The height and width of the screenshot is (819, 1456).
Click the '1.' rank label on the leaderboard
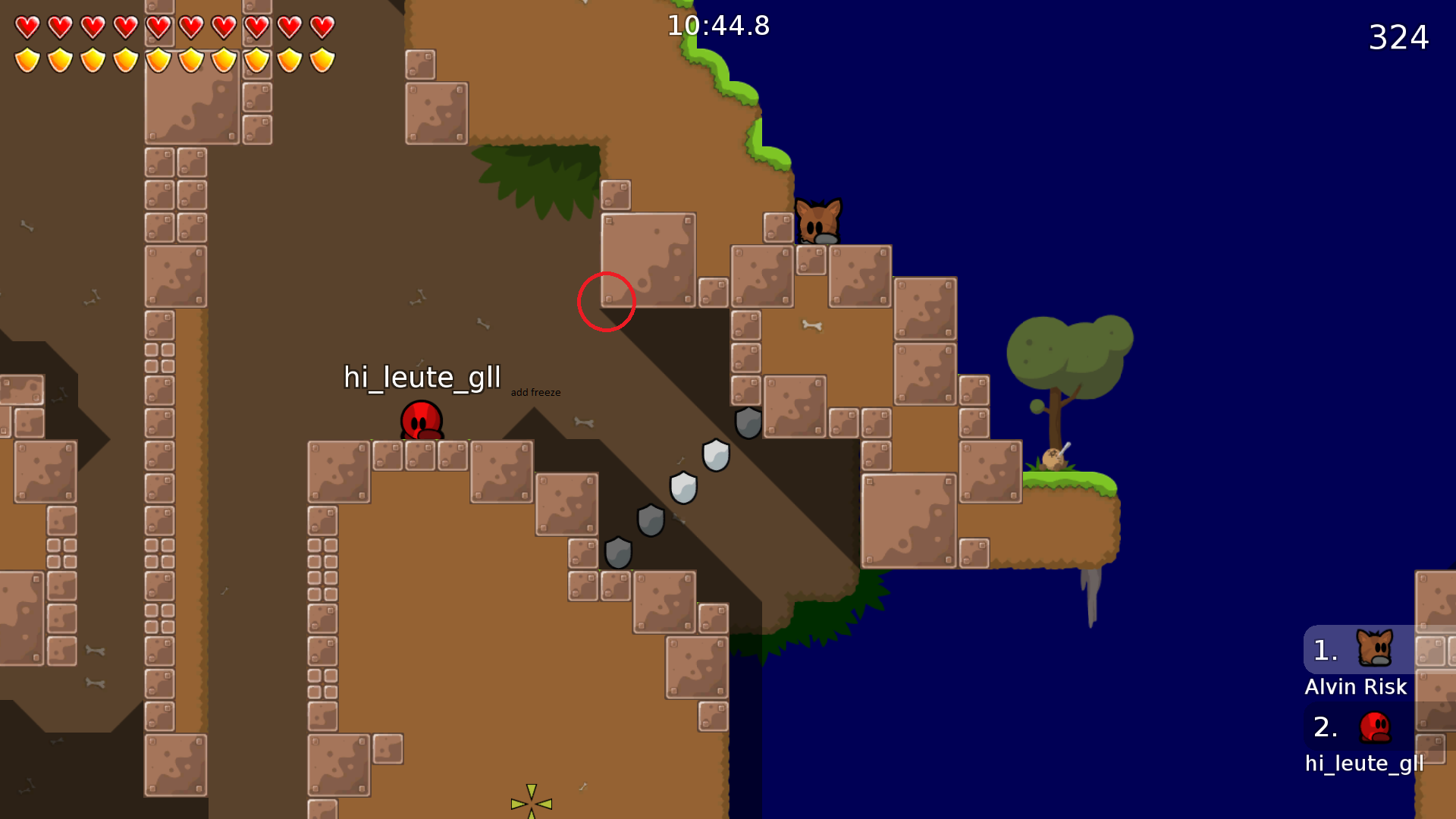coord(1323,650)
